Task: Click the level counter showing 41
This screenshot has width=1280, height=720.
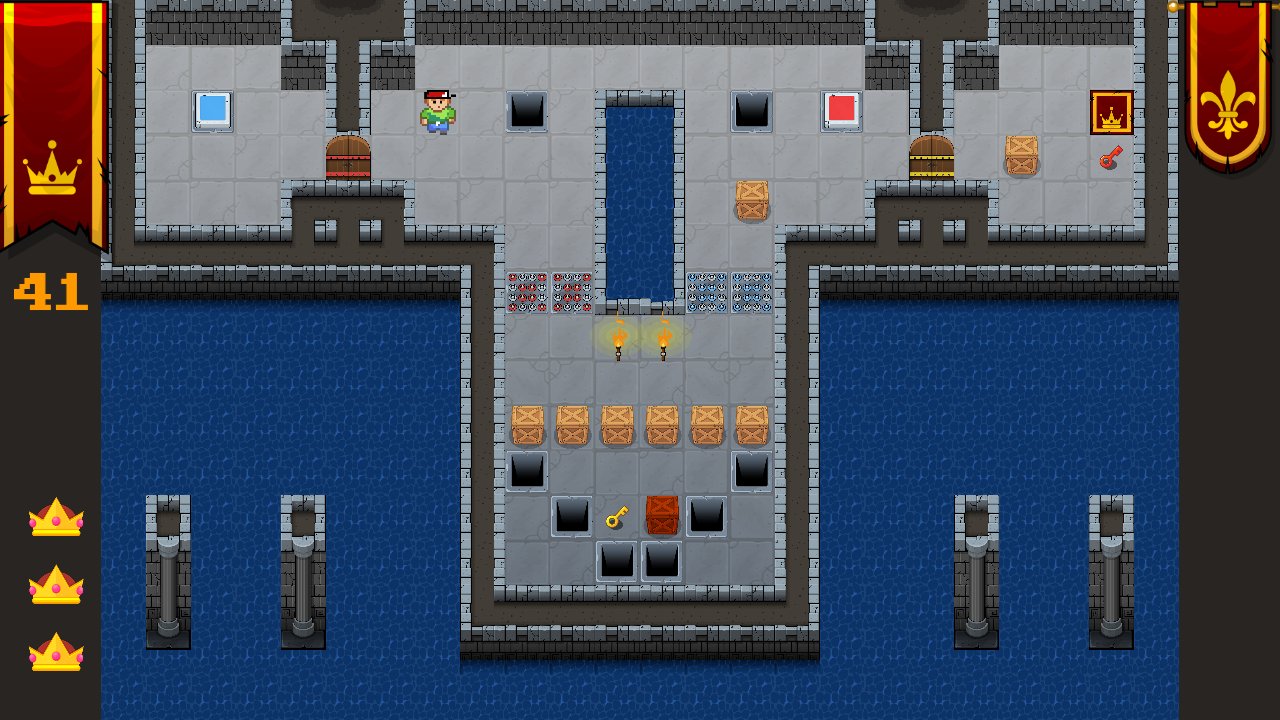Action: [50, 293]
